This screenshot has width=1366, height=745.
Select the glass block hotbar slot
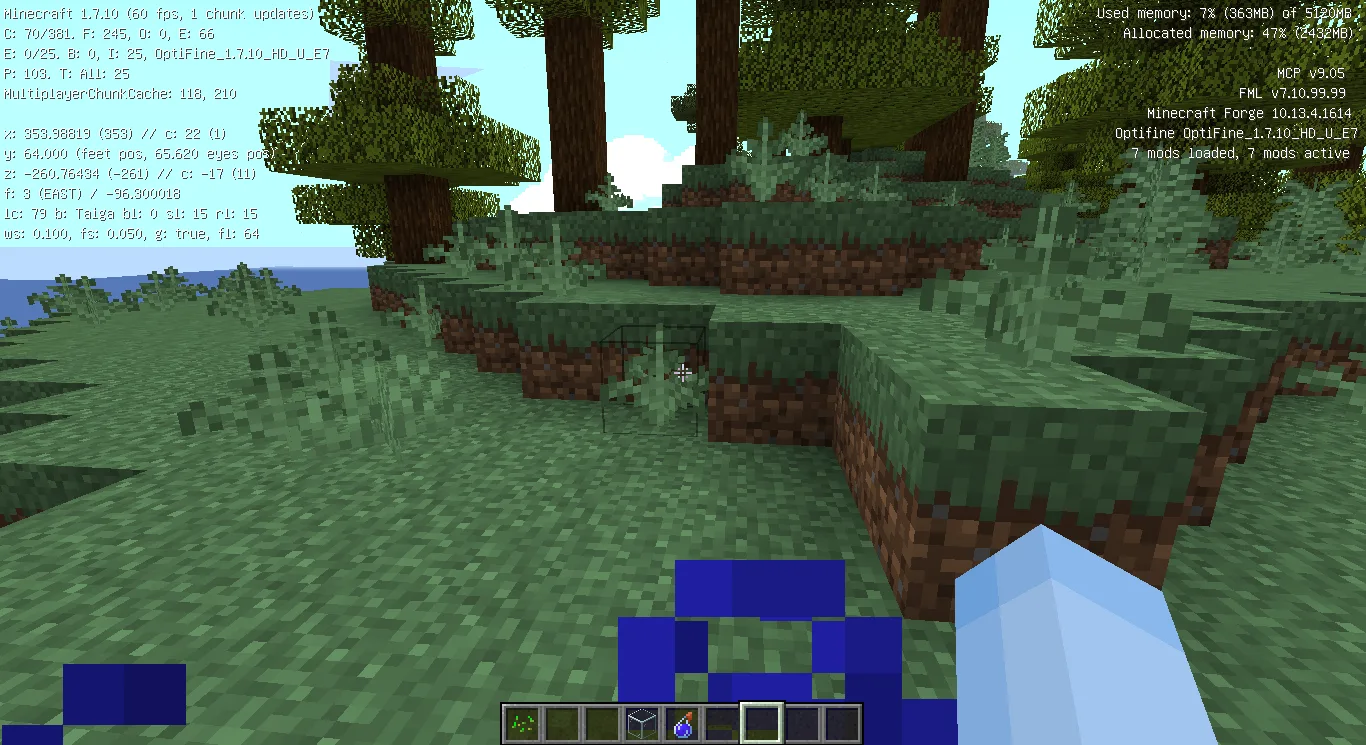click(x=641, y=723)
